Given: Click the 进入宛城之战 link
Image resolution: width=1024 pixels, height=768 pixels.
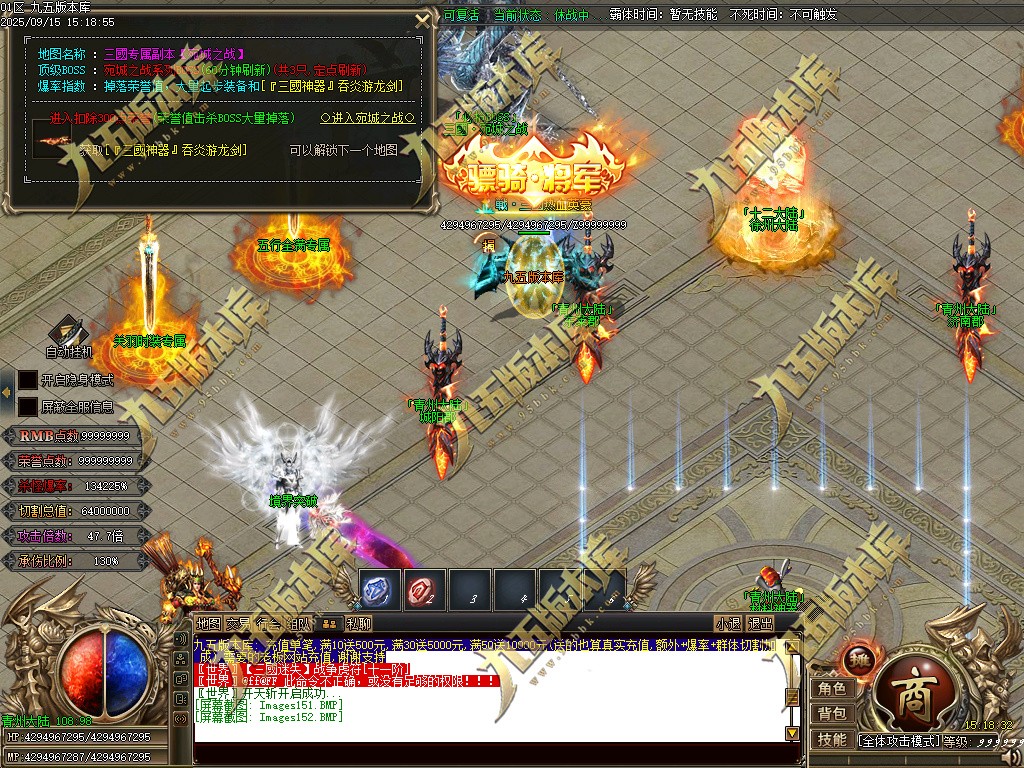Looking at the screenshot, I should click(367, 118).
